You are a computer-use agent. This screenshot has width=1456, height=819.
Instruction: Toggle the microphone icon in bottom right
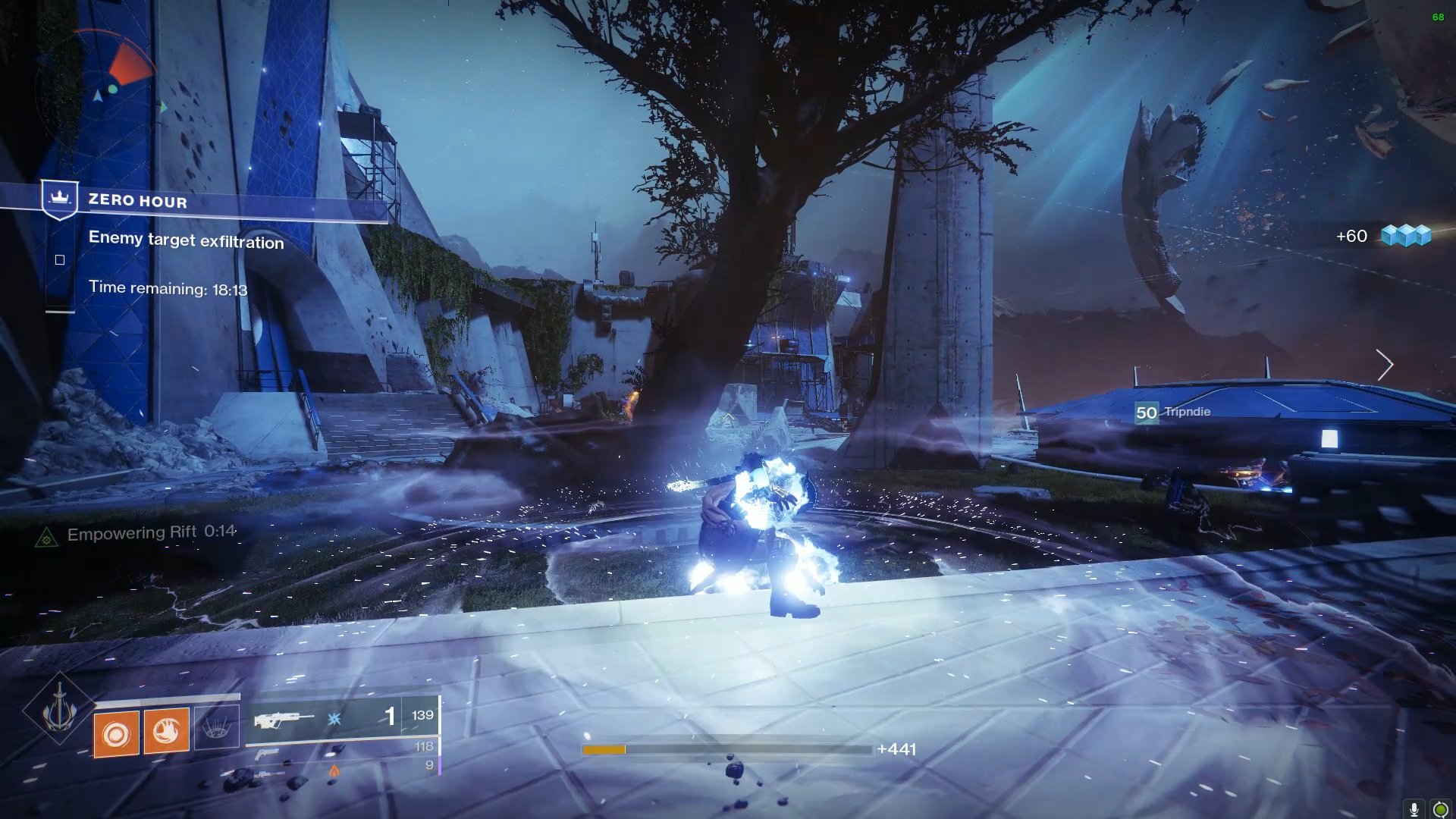coord(1414,808)
